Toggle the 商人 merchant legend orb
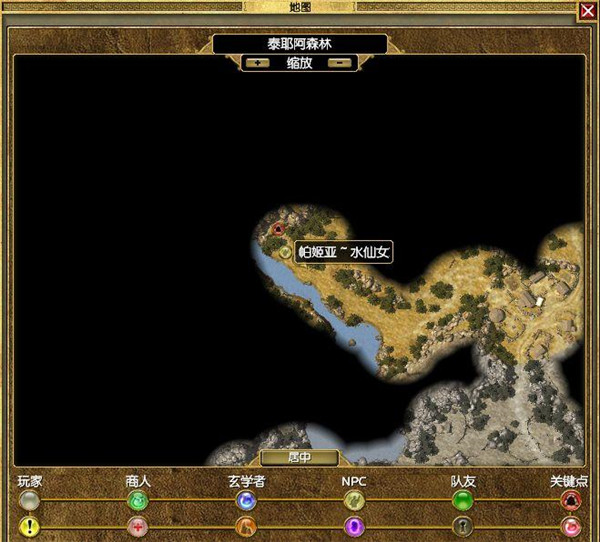600x542 pixels. [x=138, y=500]
